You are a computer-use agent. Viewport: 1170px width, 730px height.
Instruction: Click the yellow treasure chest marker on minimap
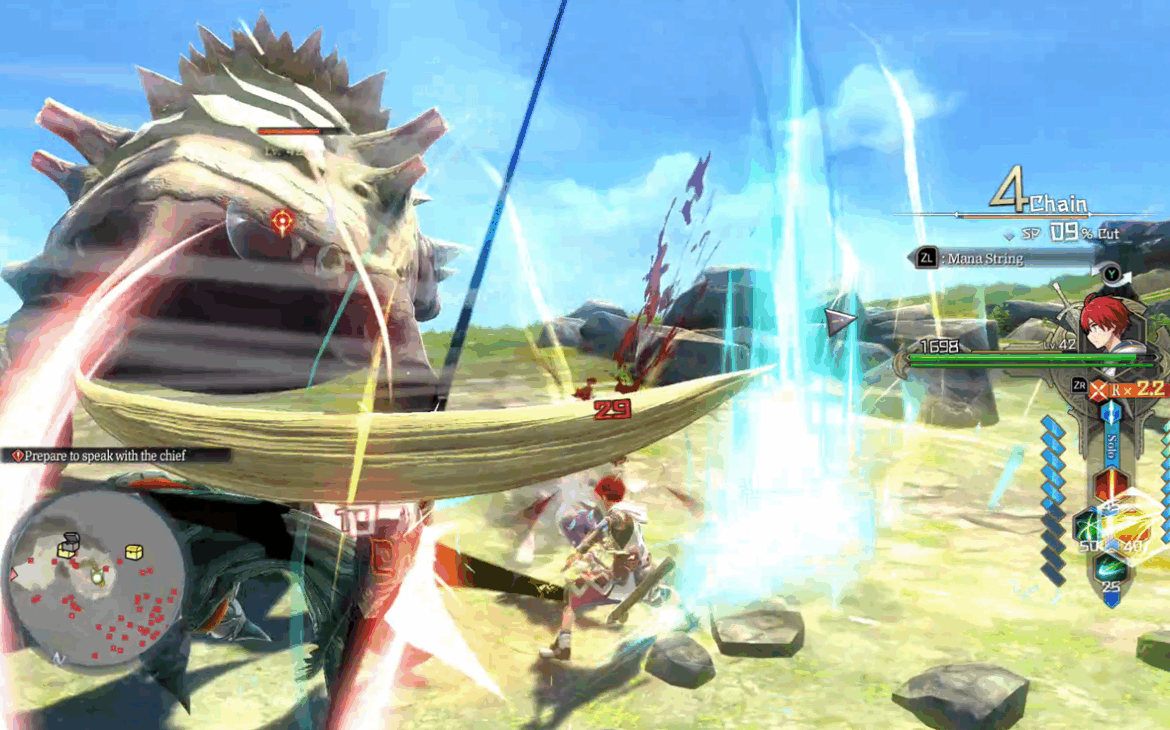point(133,552)
